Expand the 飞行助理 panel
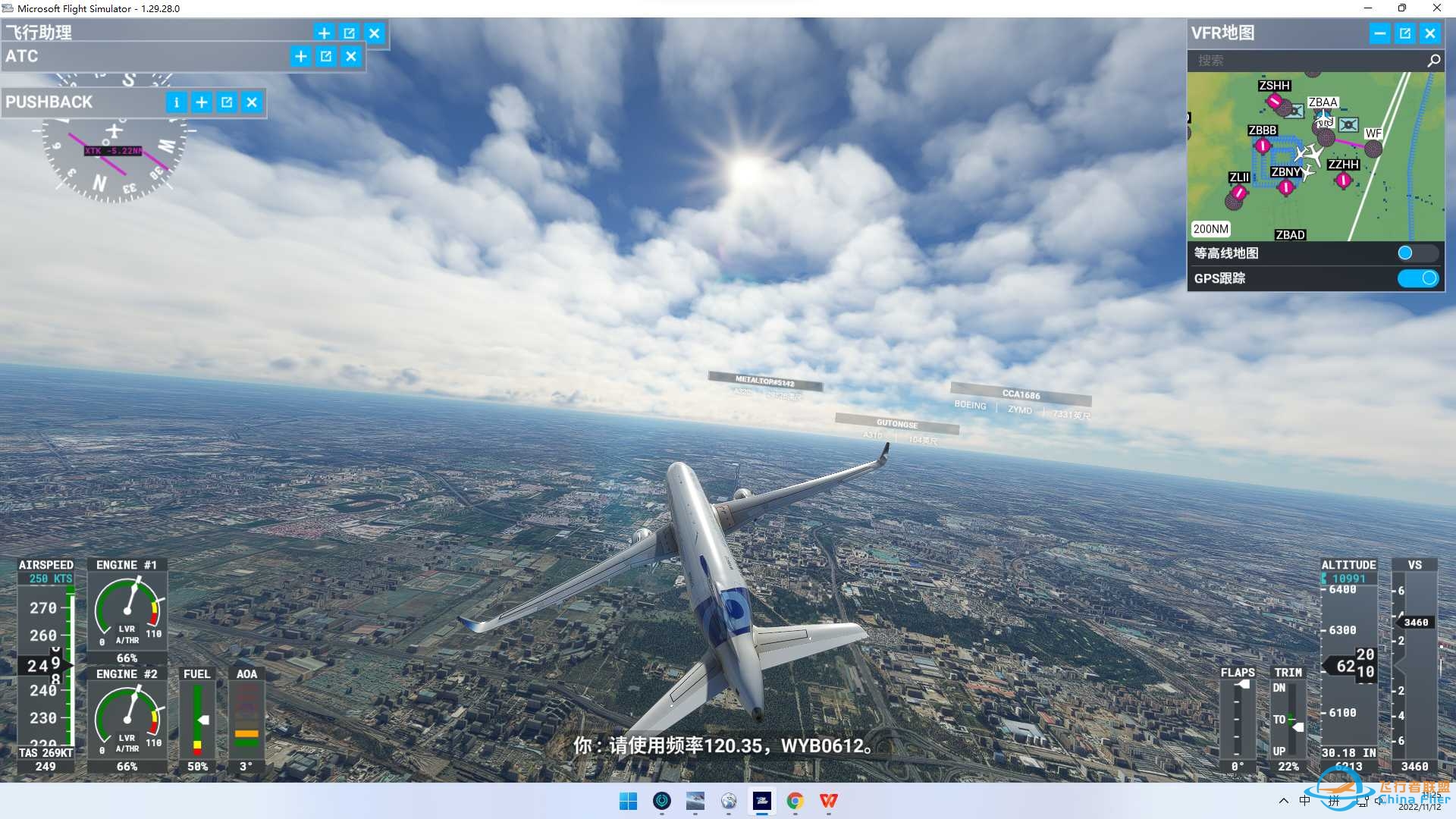Viewport: 1456px width, 819px height. [x=324, y=33]
